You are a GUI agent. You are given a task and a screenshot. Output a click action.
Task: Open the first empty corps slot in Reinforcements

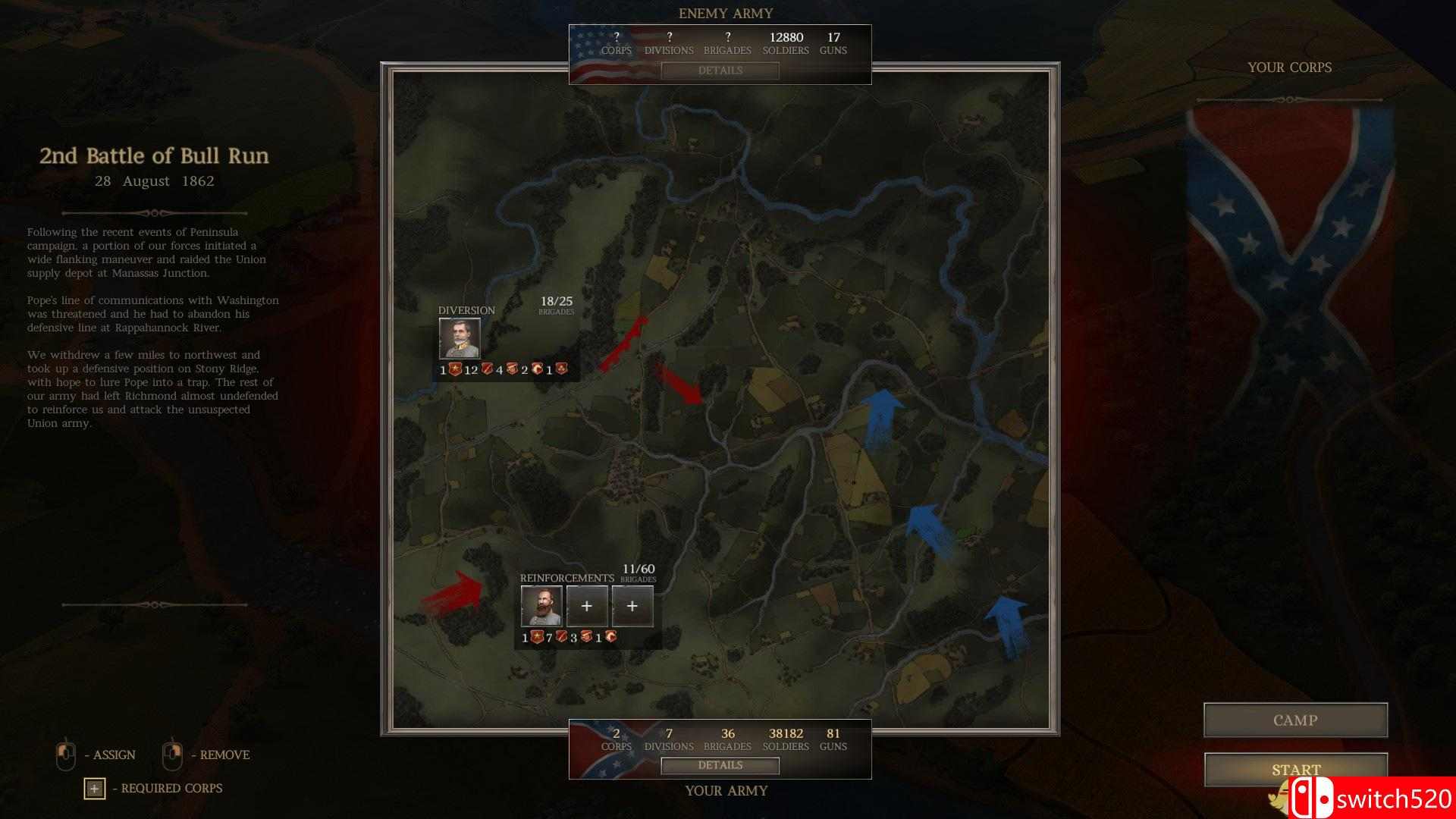coord(587,606)
